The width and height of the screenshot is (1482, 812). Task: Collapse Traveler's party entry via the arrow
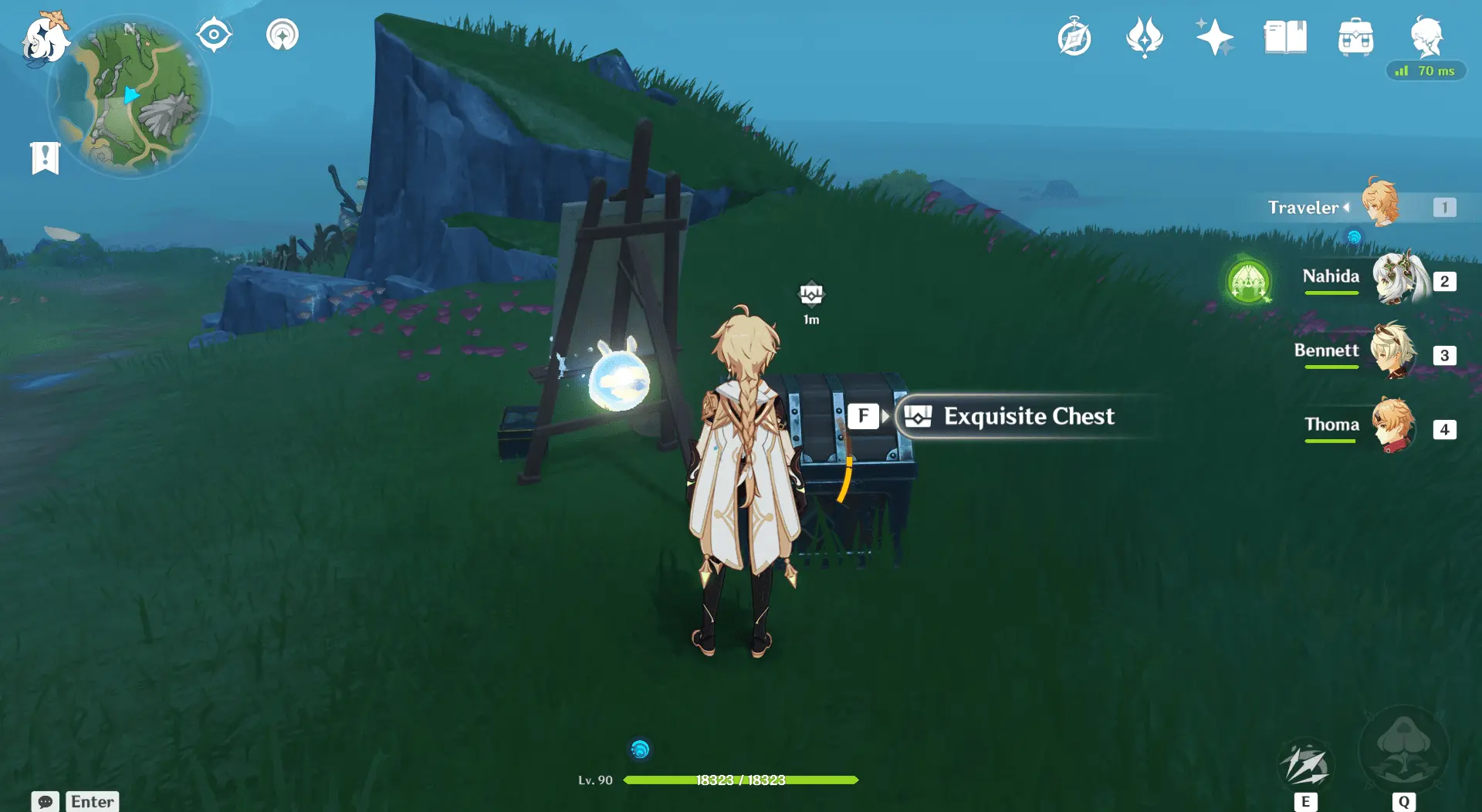click(x=1347, y=207)
